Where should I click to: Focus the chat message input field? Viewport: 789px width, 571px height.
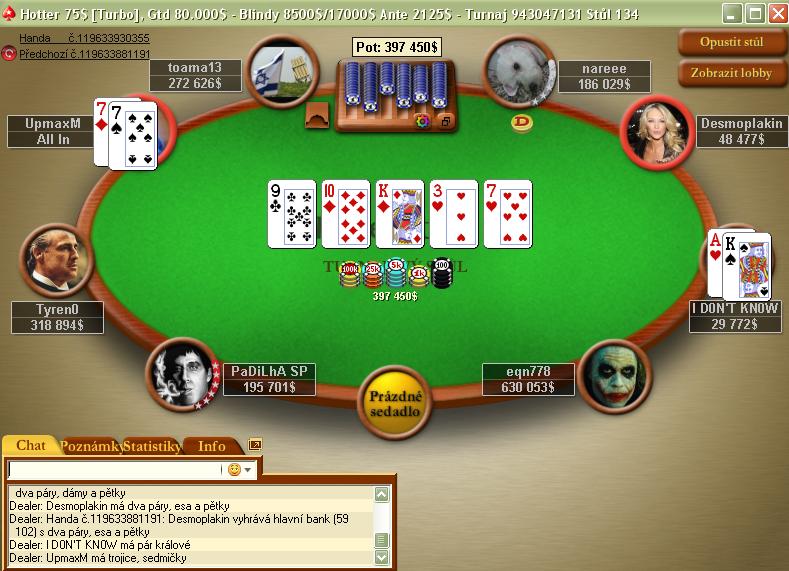coord(113,469)
